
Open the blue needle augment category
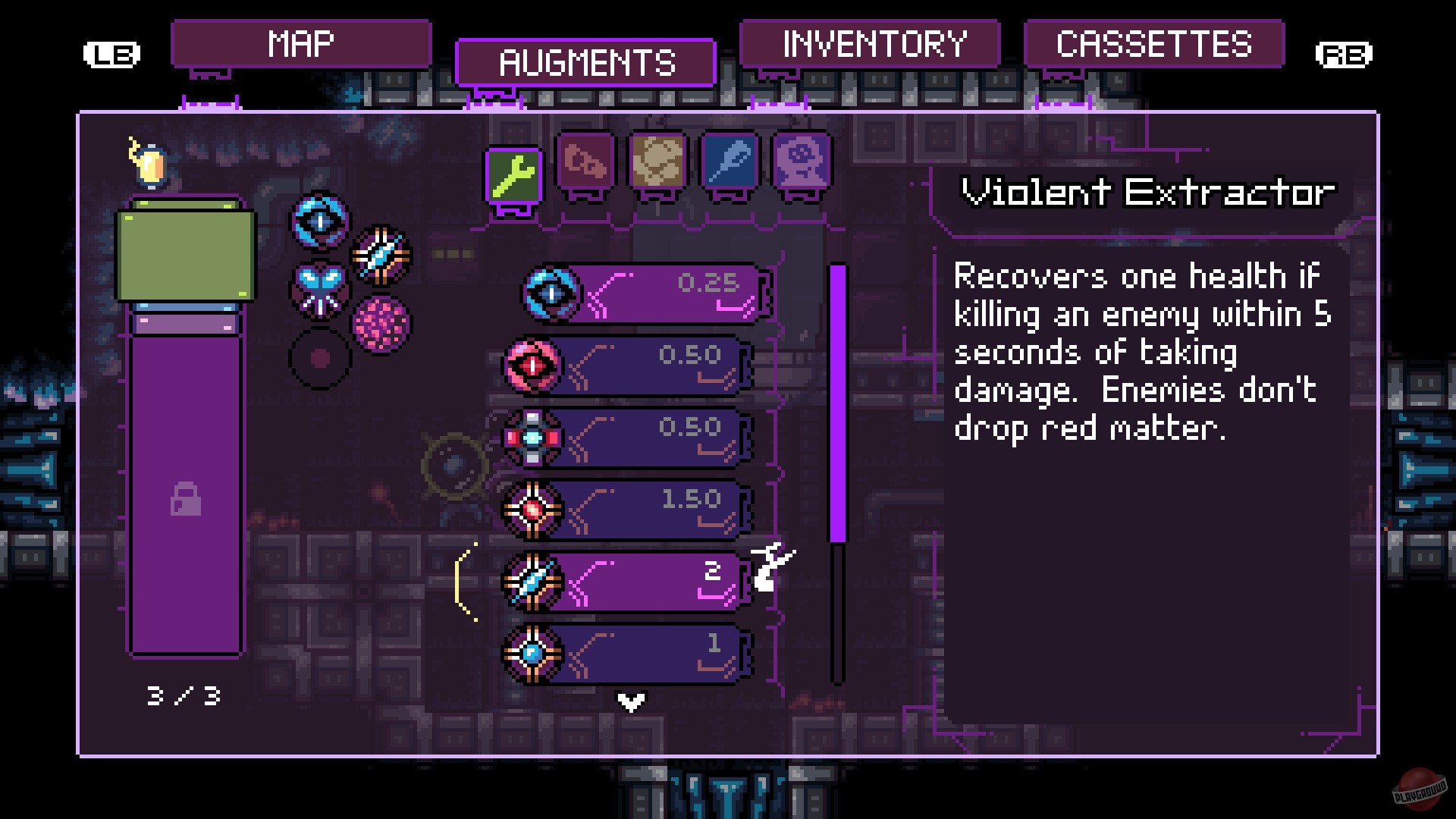pyautogui.click(x=730, y=165)
